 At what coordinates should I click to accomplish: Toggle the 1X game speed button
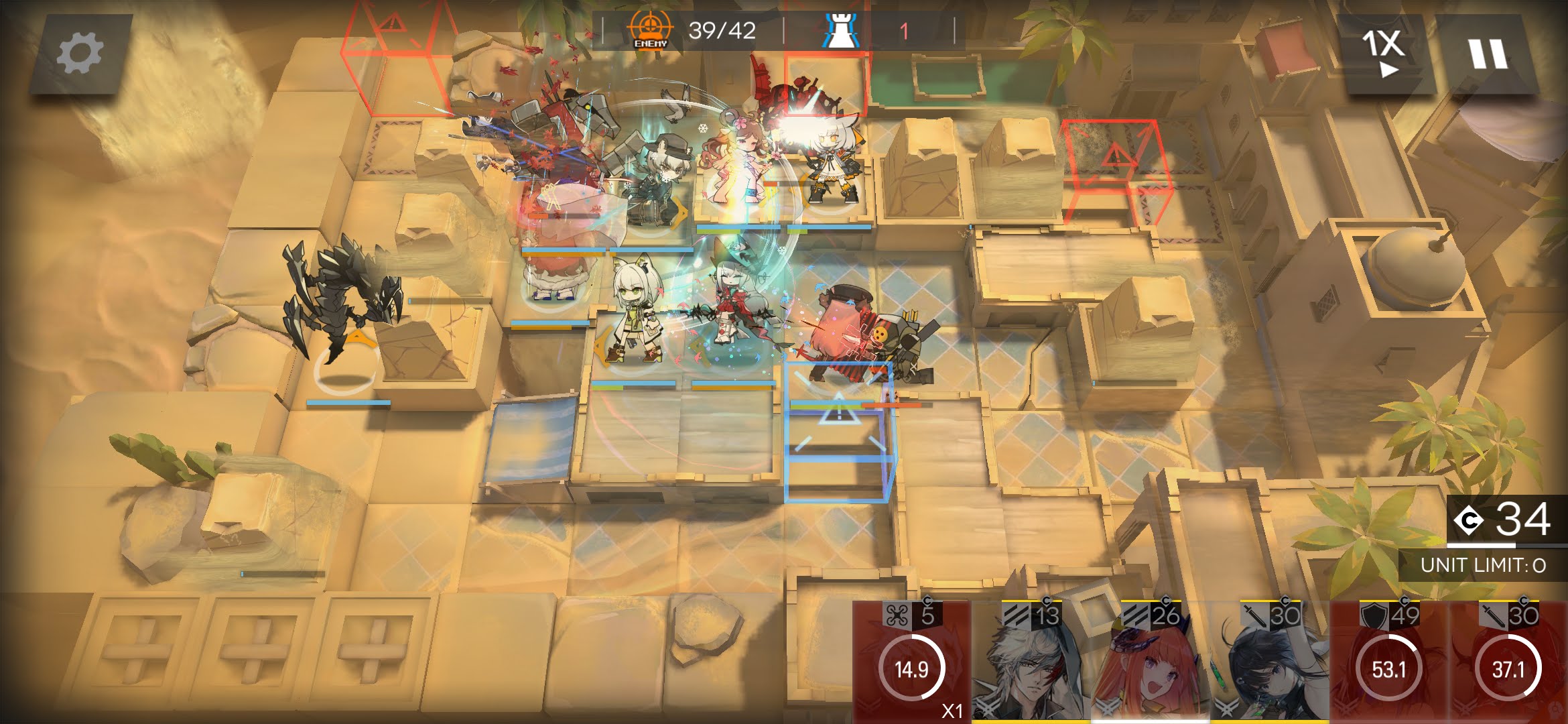pos(1382,53)
